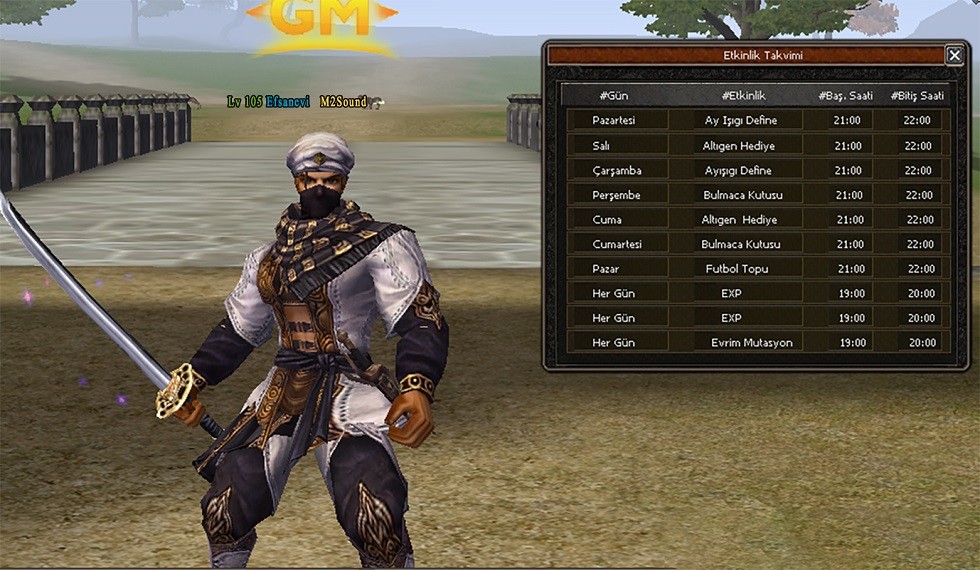
Task: Click the #Etkinlik column header
Action: pos(743,95)
